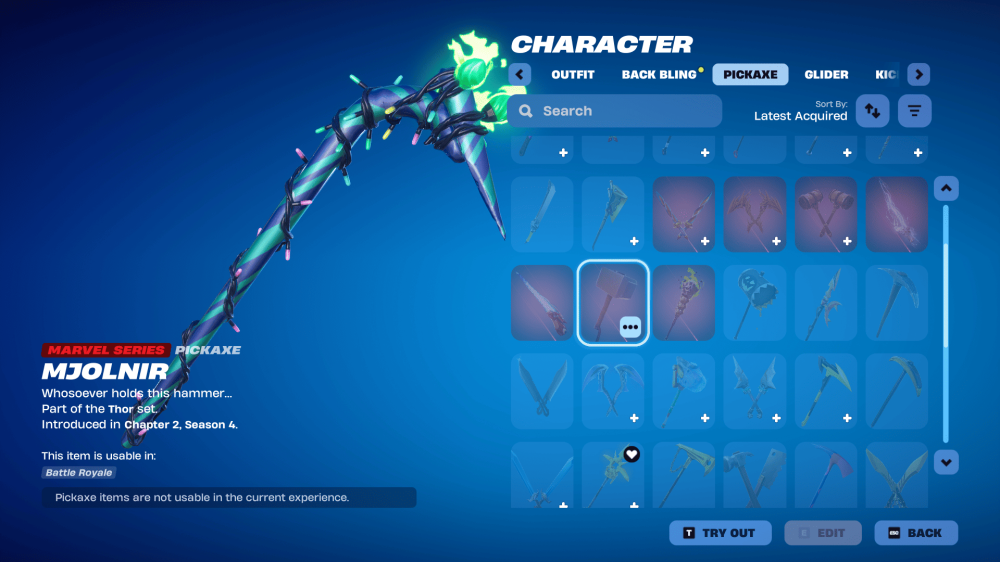Click the Try Out button

[720, 533]
